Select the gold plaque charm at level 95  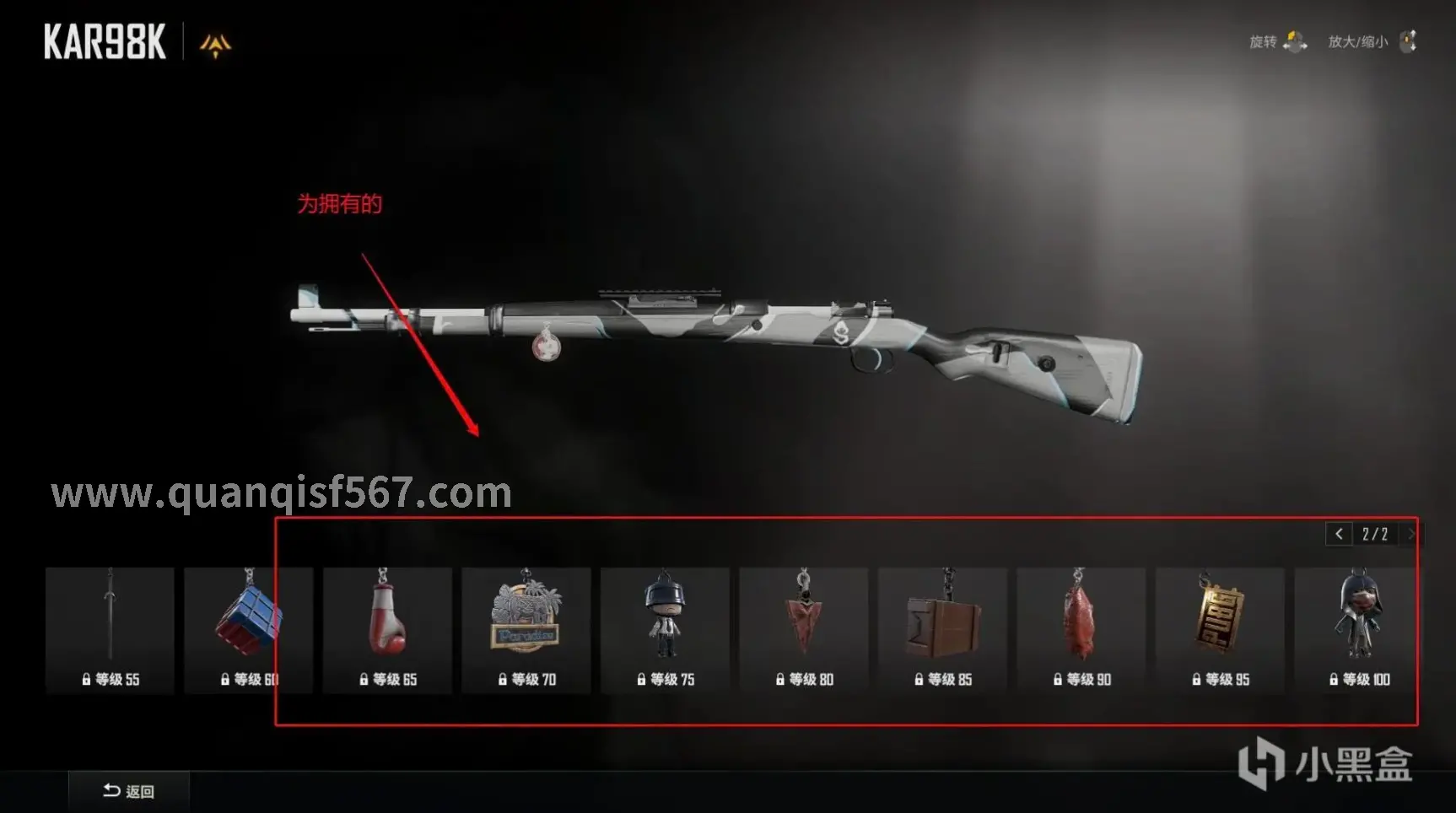[1220, 629]
